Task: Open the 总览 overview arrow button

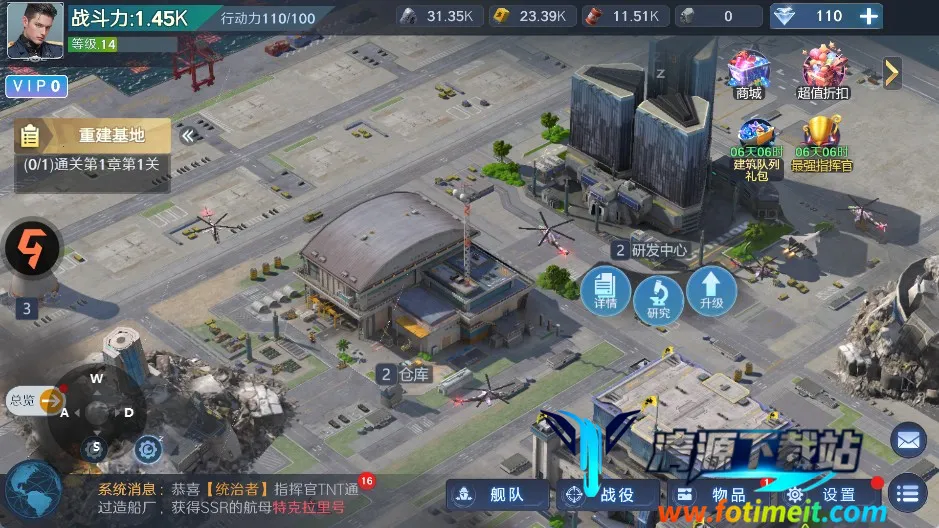Action: point(50,401)
